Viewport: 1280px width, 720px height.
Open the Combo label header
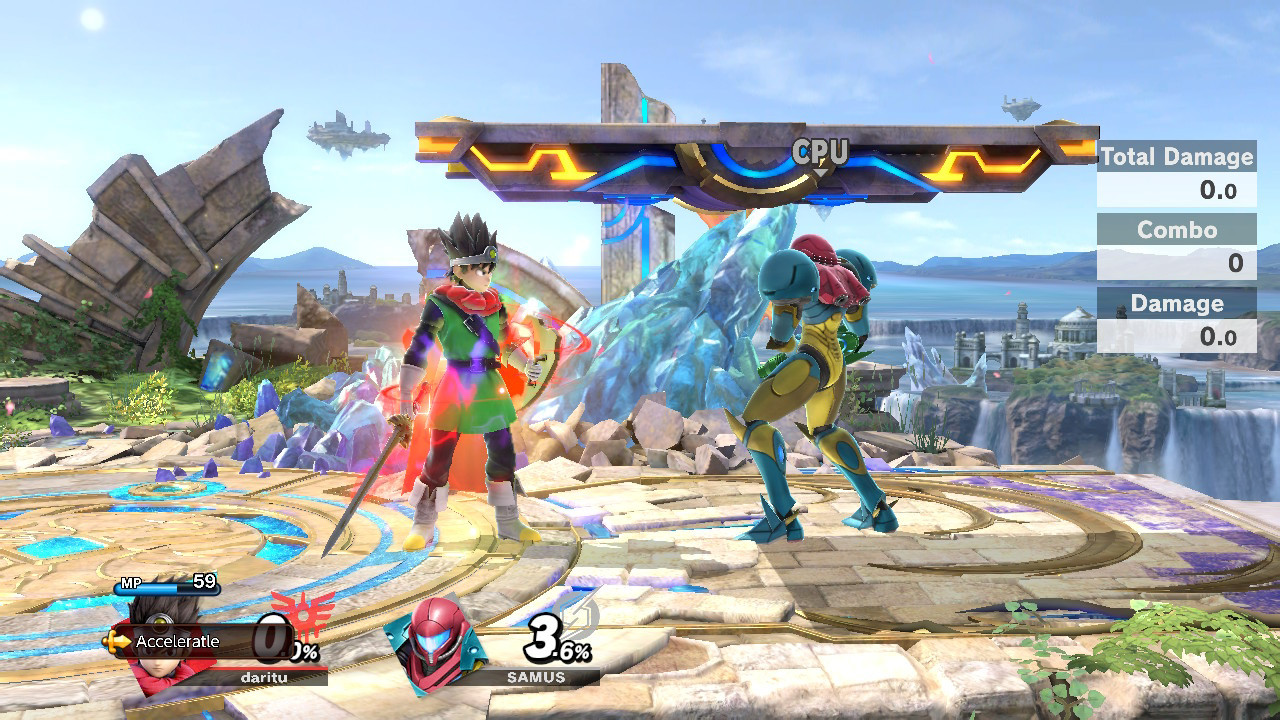click(1176, 230)
